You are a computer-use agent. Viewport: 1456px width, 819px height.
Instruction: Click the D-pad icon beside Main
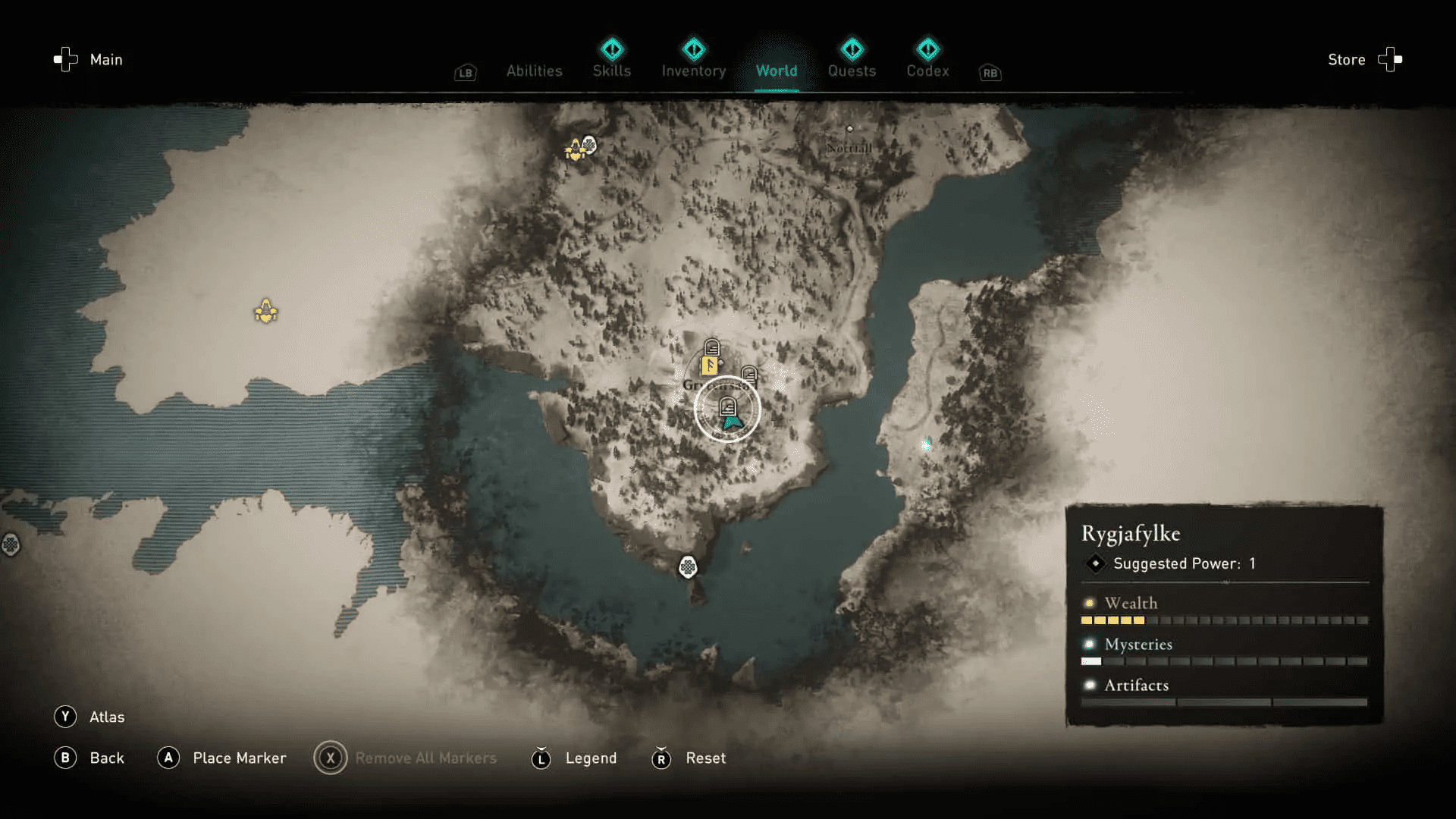click(x=65, y=59)
